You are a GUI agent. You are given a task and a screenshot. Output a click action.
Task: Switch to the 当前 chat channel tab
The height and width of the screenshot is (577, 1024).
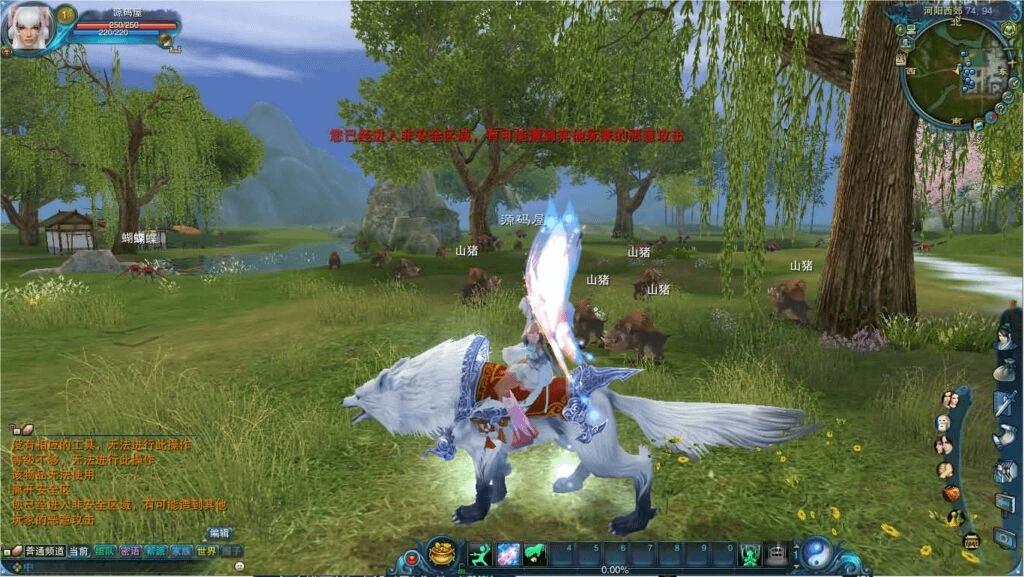(79, 551)
